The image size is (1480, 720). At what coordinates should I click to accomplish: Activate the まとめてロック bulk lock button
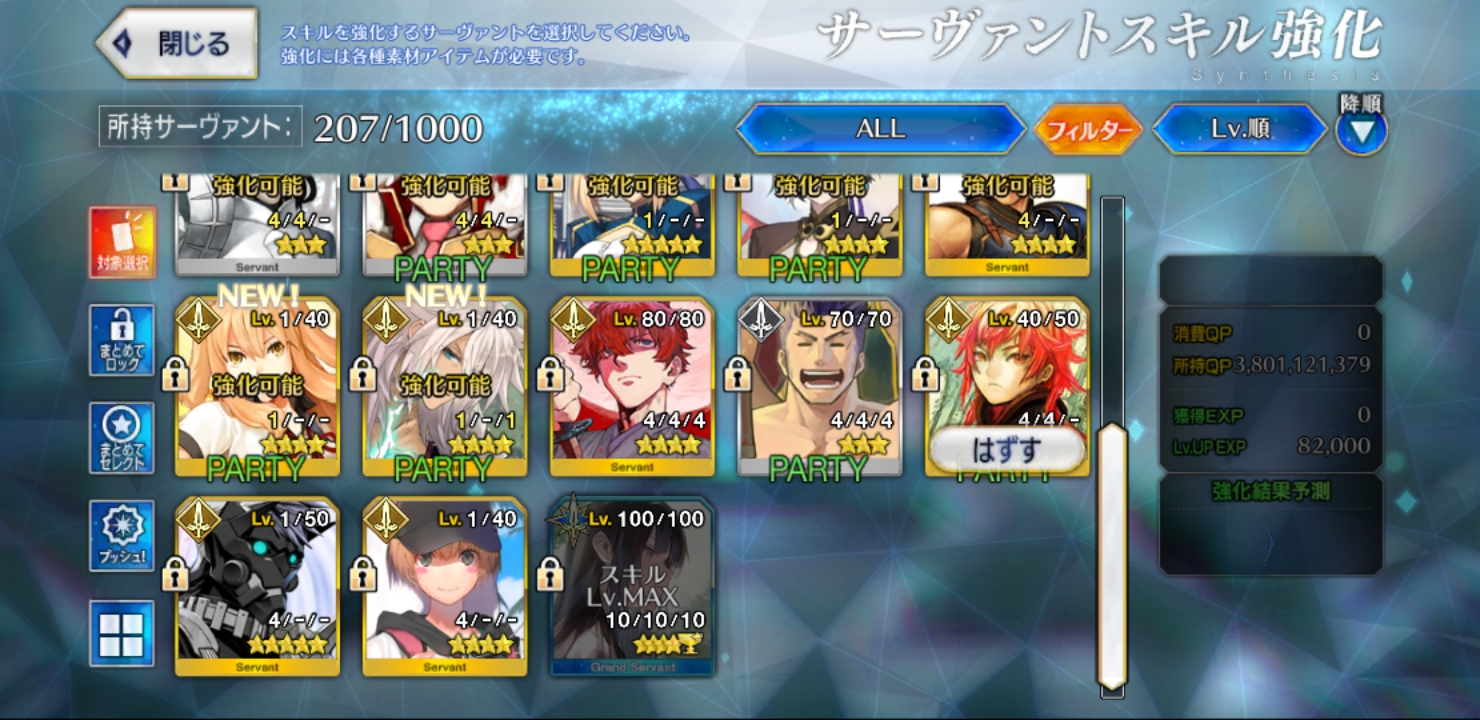point(122,340)
